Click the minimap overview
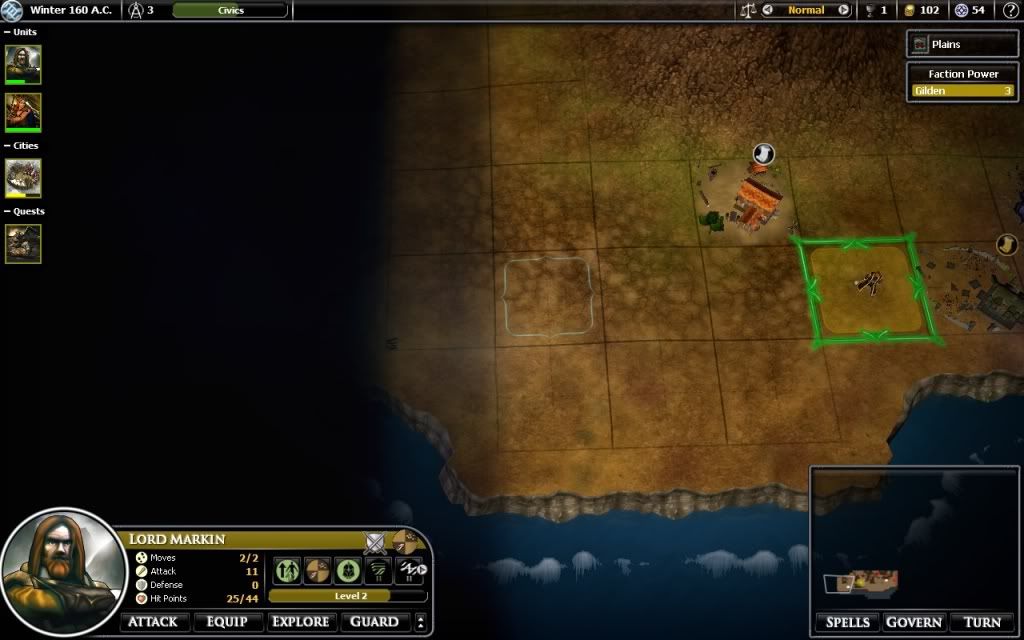Image resolution: width=1024 pixels, height=640 pixels. (914, 538)
